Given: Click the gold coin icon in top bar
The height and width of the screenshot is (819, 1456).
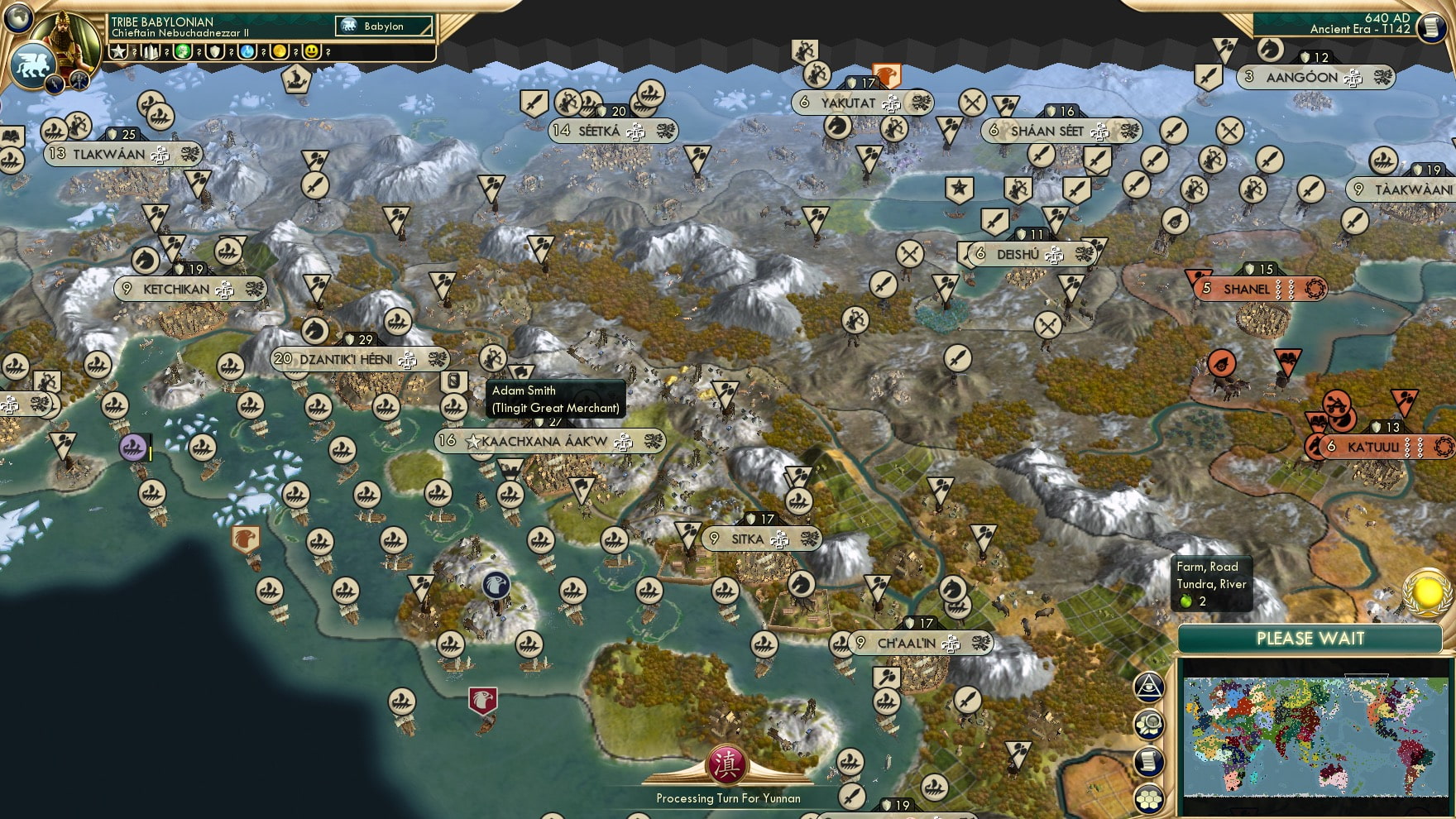Looking at the screenshot, I should click(279, 52).
